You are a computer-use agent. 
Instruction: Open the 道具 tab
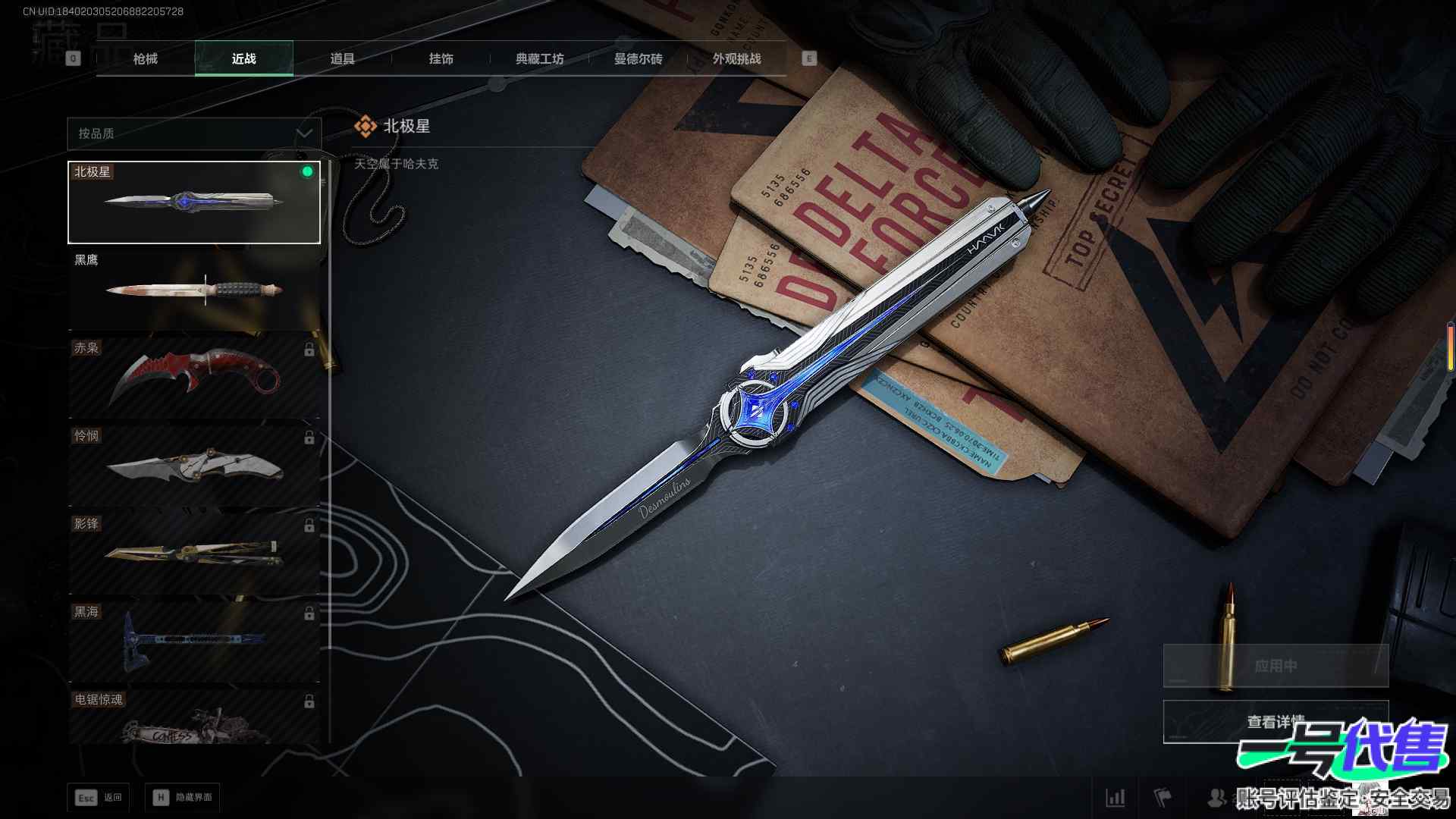tap(342, 59)
